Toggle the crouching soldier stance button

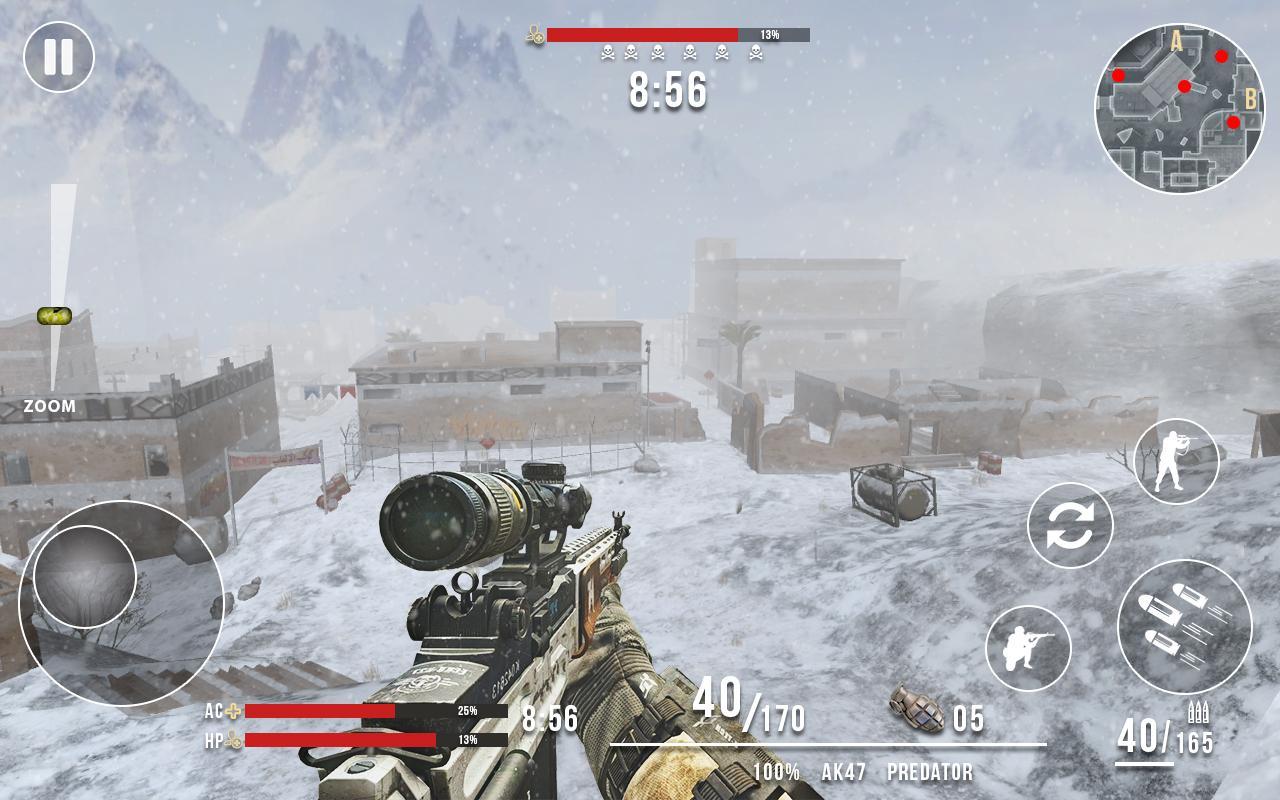tap(1028, 648)
